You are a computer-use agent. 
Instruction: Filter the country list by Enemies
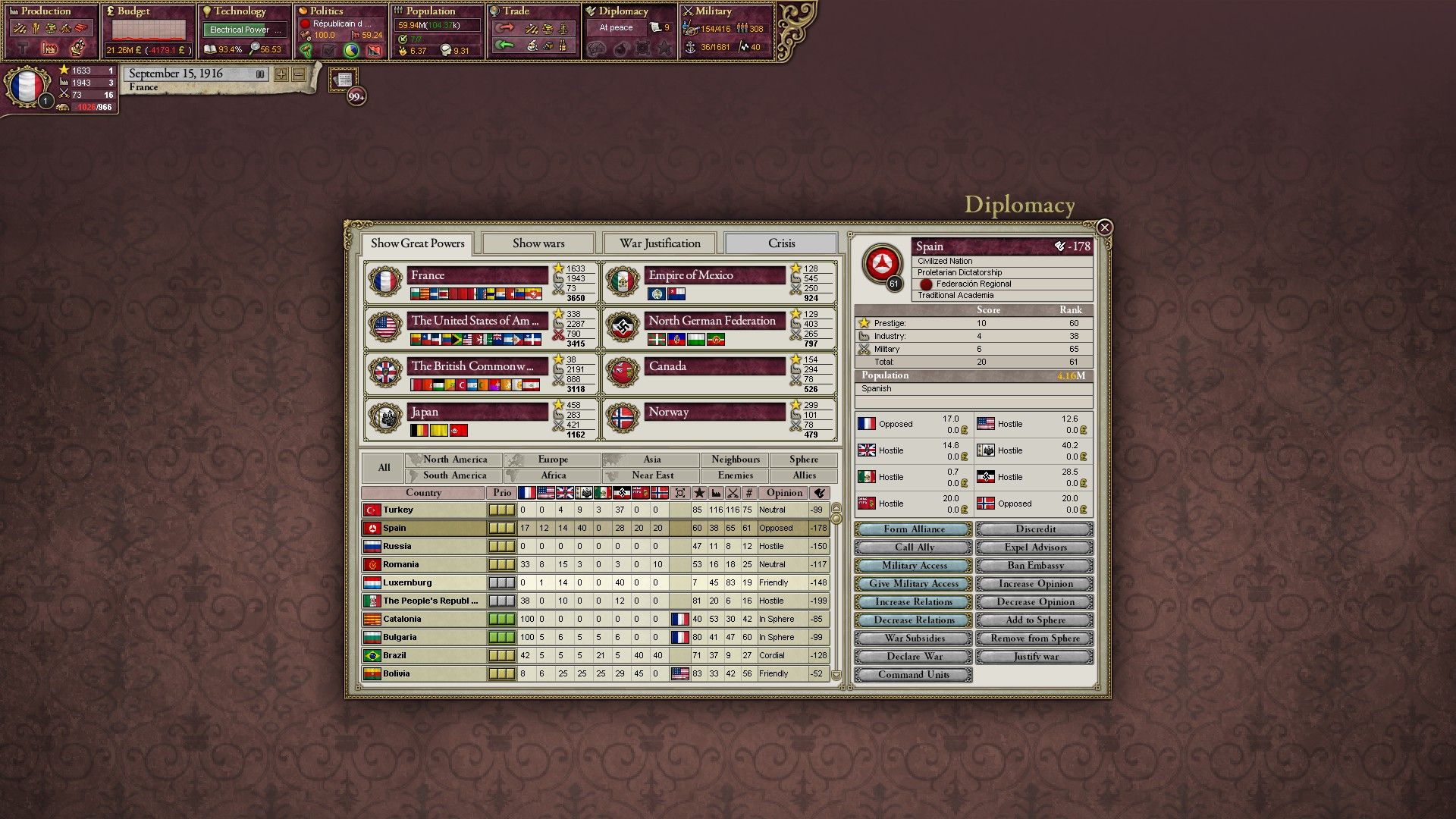pyautogui.click(x=734, y=475)
